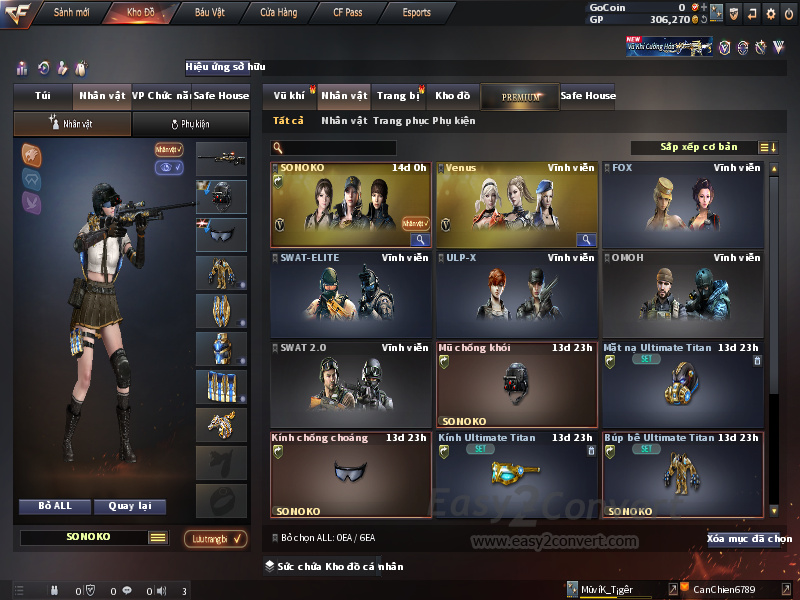800x600 pixels.
Task: Open the Sảnh mới lobby tab
Action: tap(70, 13)
